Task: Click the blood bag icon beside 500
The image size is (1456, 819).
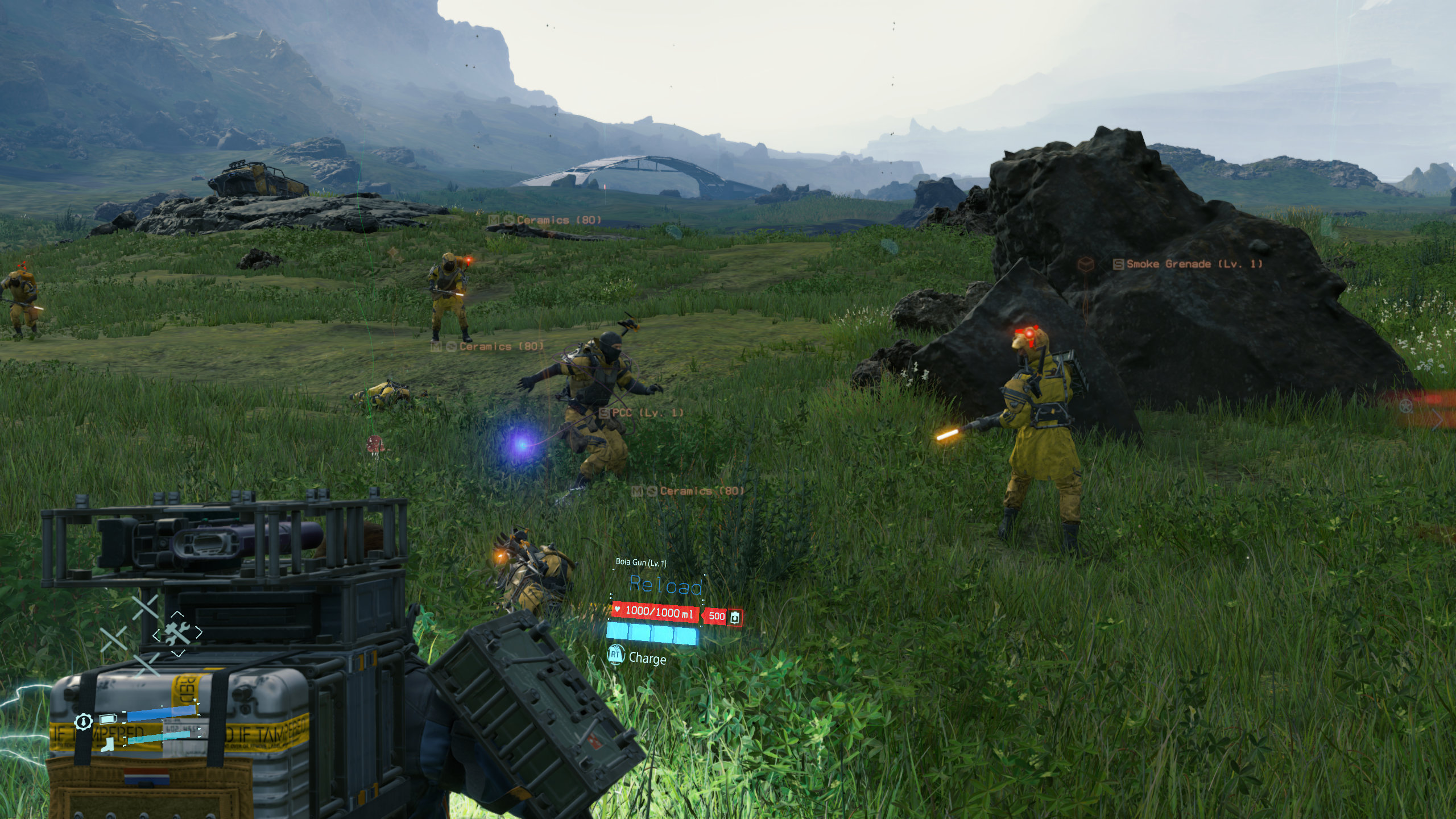Action: coord(735,617)
